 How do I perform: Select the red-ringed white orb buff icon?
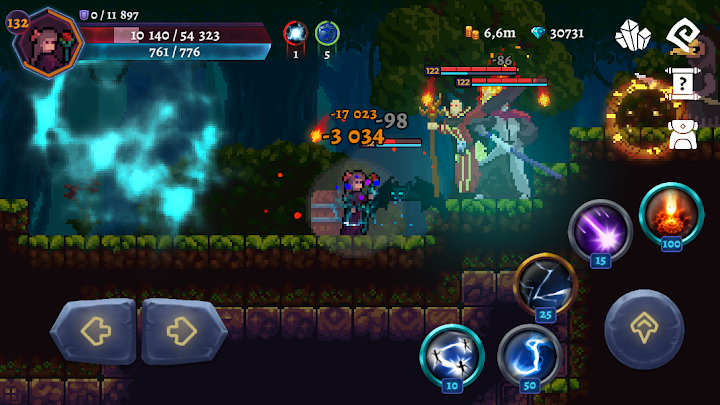295,34
